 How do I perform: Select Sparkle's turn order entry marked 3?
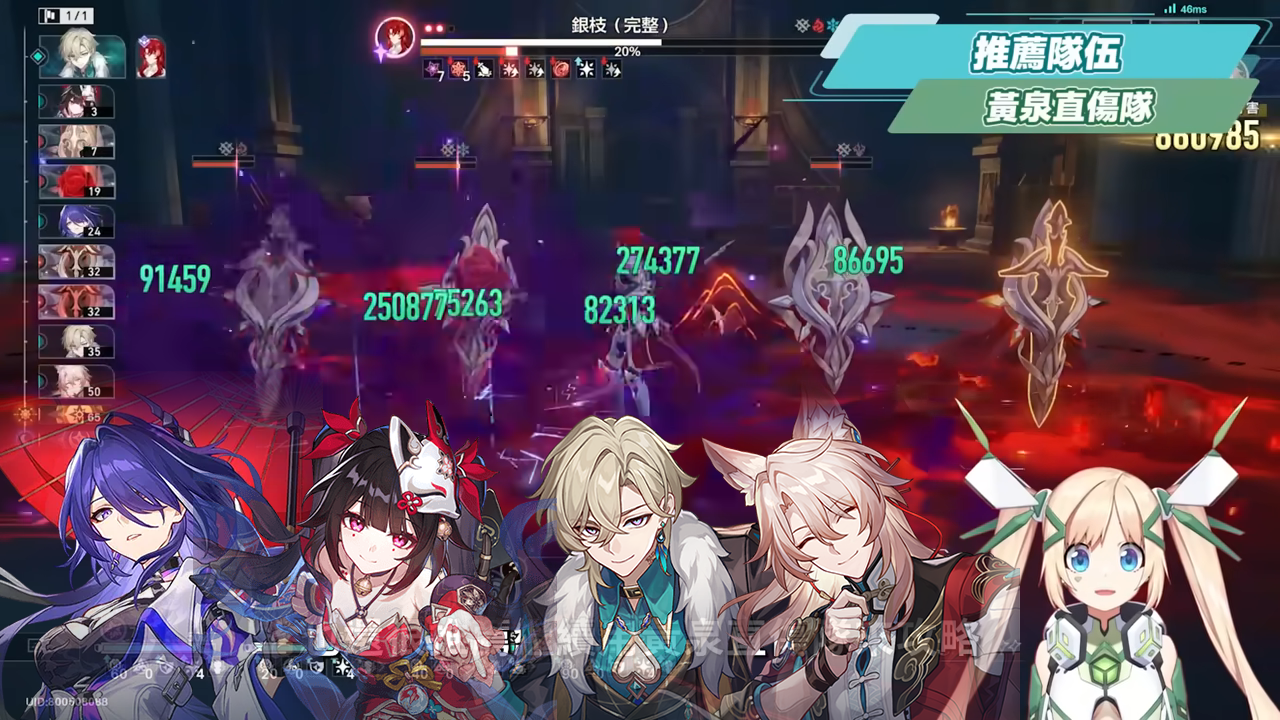click(77, 102)
